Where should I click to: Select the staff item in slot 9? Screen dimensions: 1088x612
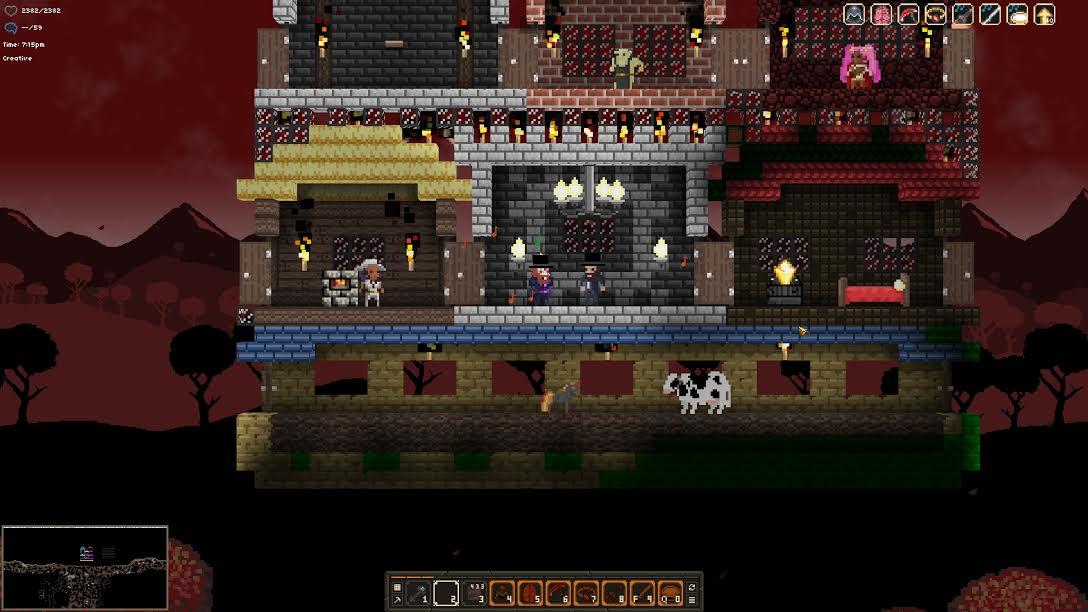point(642,591)
